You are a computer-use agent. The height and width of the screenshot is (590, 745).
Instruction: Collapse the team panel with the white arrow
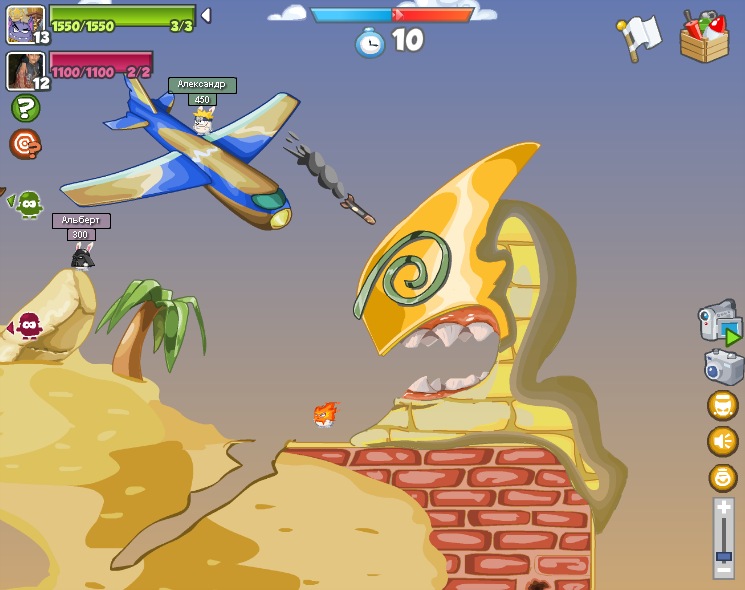(x=206, y=15)
